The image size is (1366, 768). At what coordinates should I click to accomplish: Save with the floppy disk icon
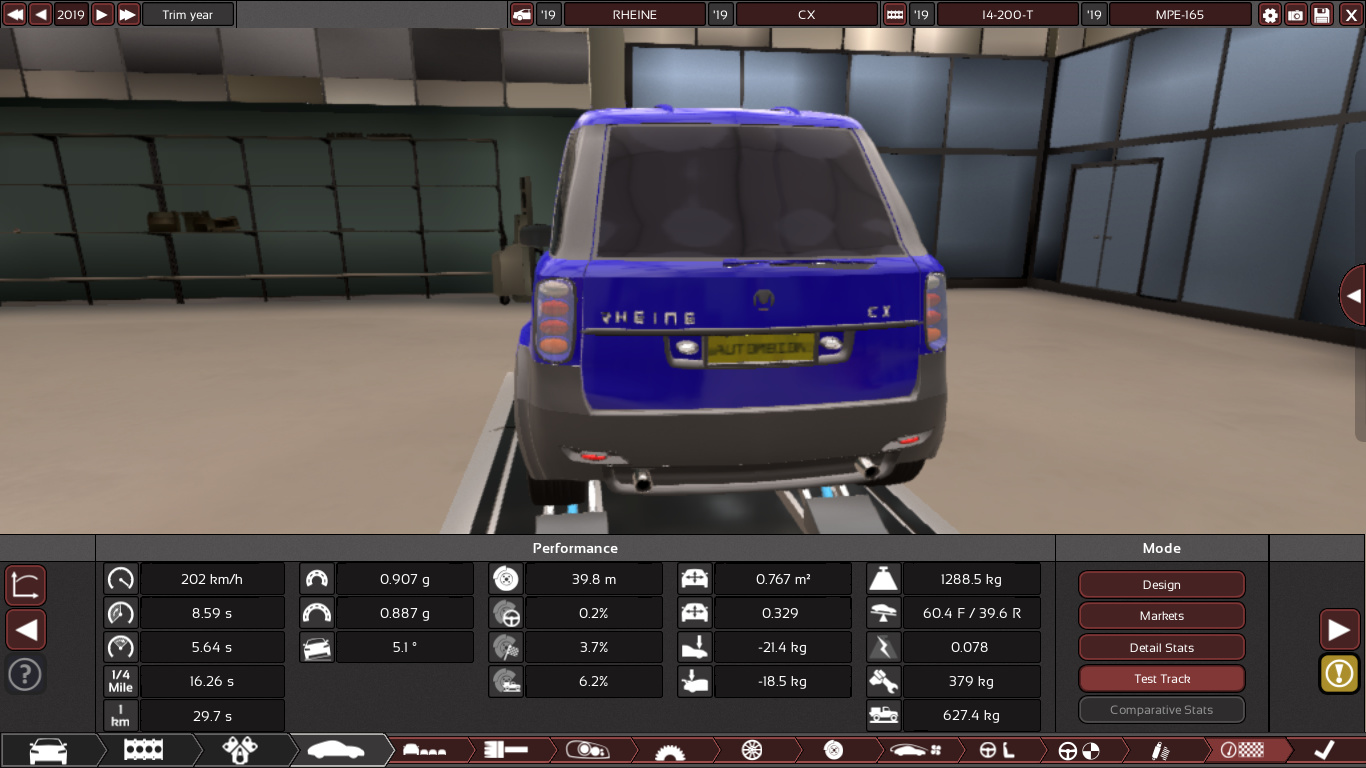coord(1322,15)
